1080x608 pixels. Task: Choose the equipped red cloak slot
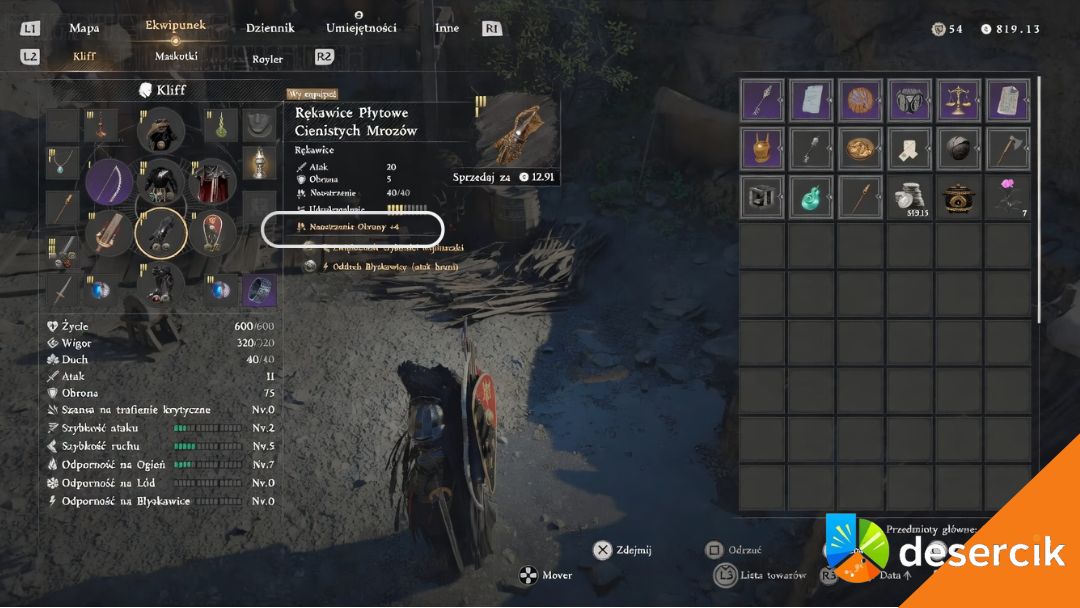pyautogui.click(x=211, y=183)
